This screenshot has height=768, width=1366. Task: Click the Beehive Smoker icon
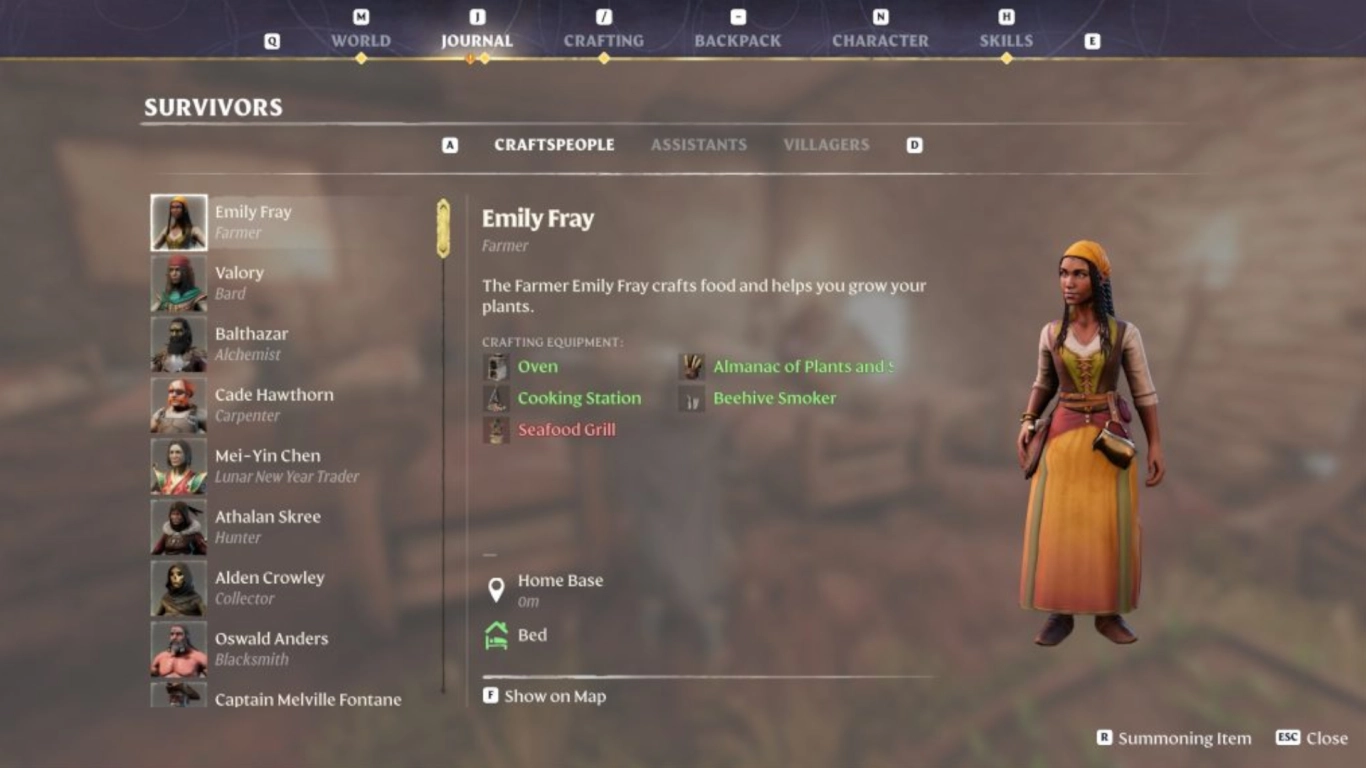691,397
